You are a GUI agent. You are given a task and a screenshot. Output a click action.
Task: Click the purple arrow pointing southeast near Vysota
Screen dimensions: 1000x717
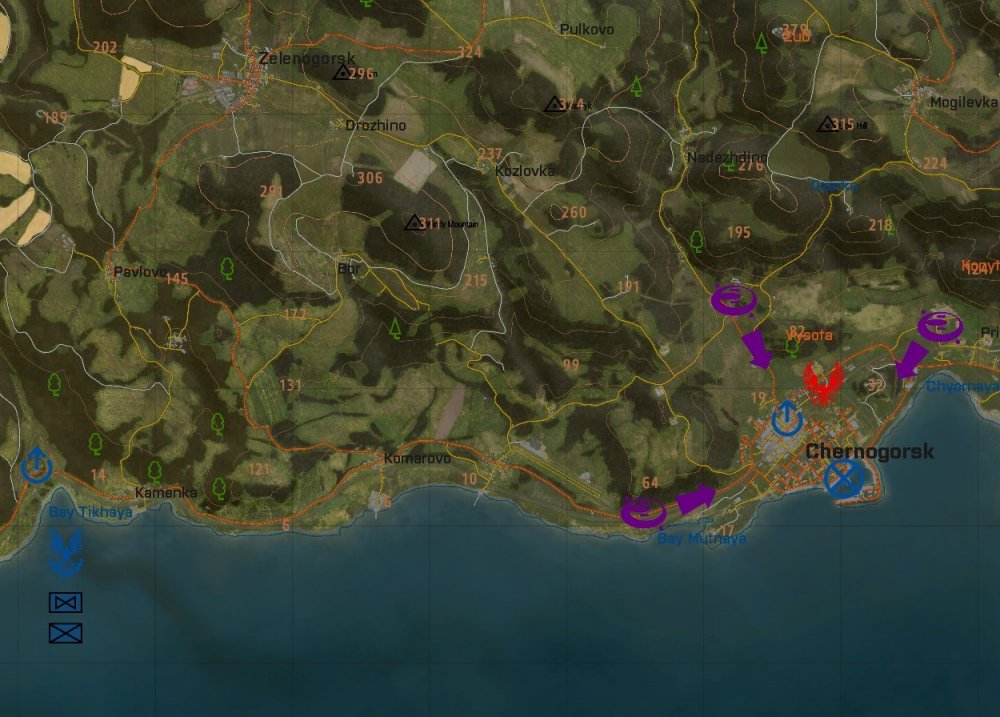(757, 348)
